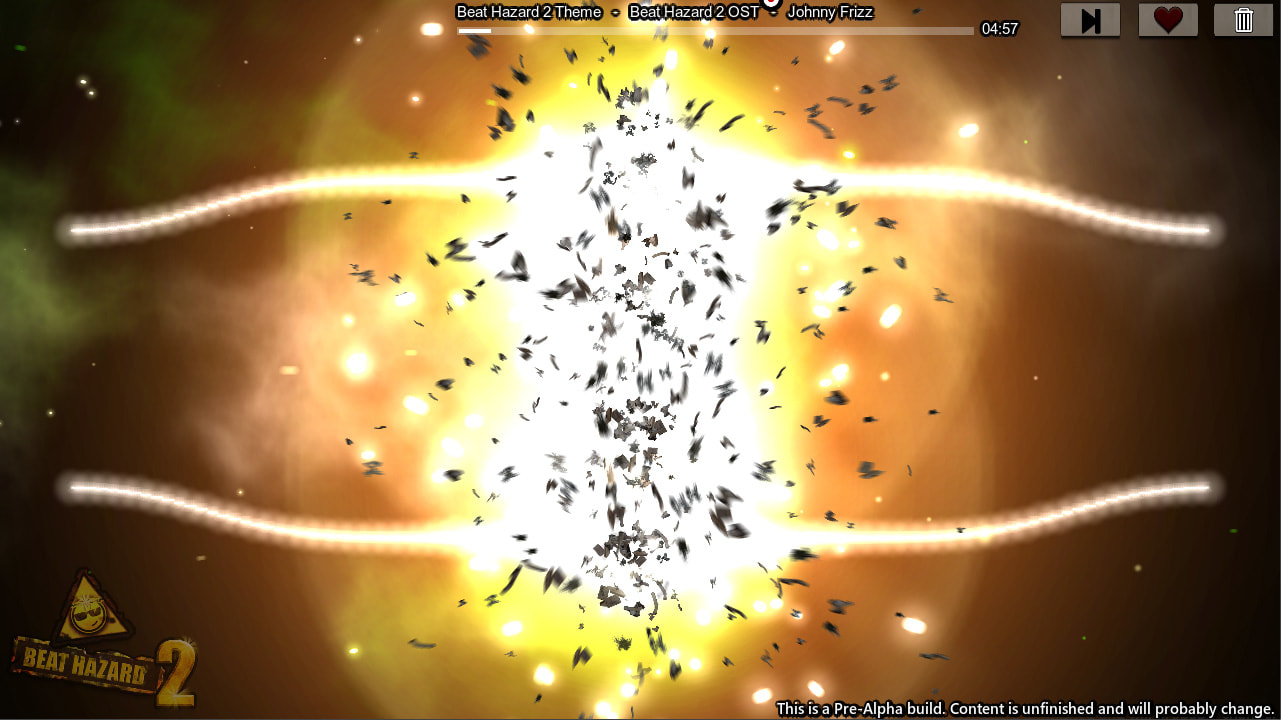Click the 04:57 time display
The height and width of the screenshot is (720, 1281).
pyautogui.click(x=1001, y=29)
